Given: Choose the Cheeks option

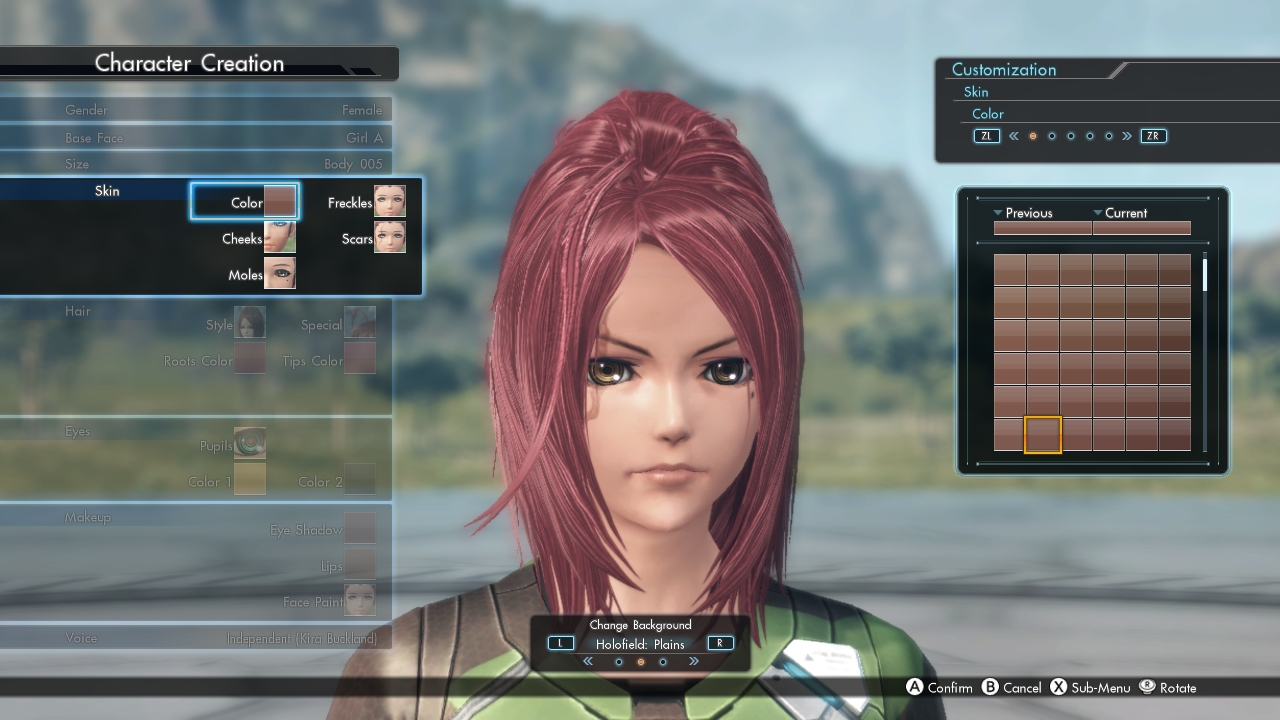Looking at the screenshot, I should coord(258,238).
